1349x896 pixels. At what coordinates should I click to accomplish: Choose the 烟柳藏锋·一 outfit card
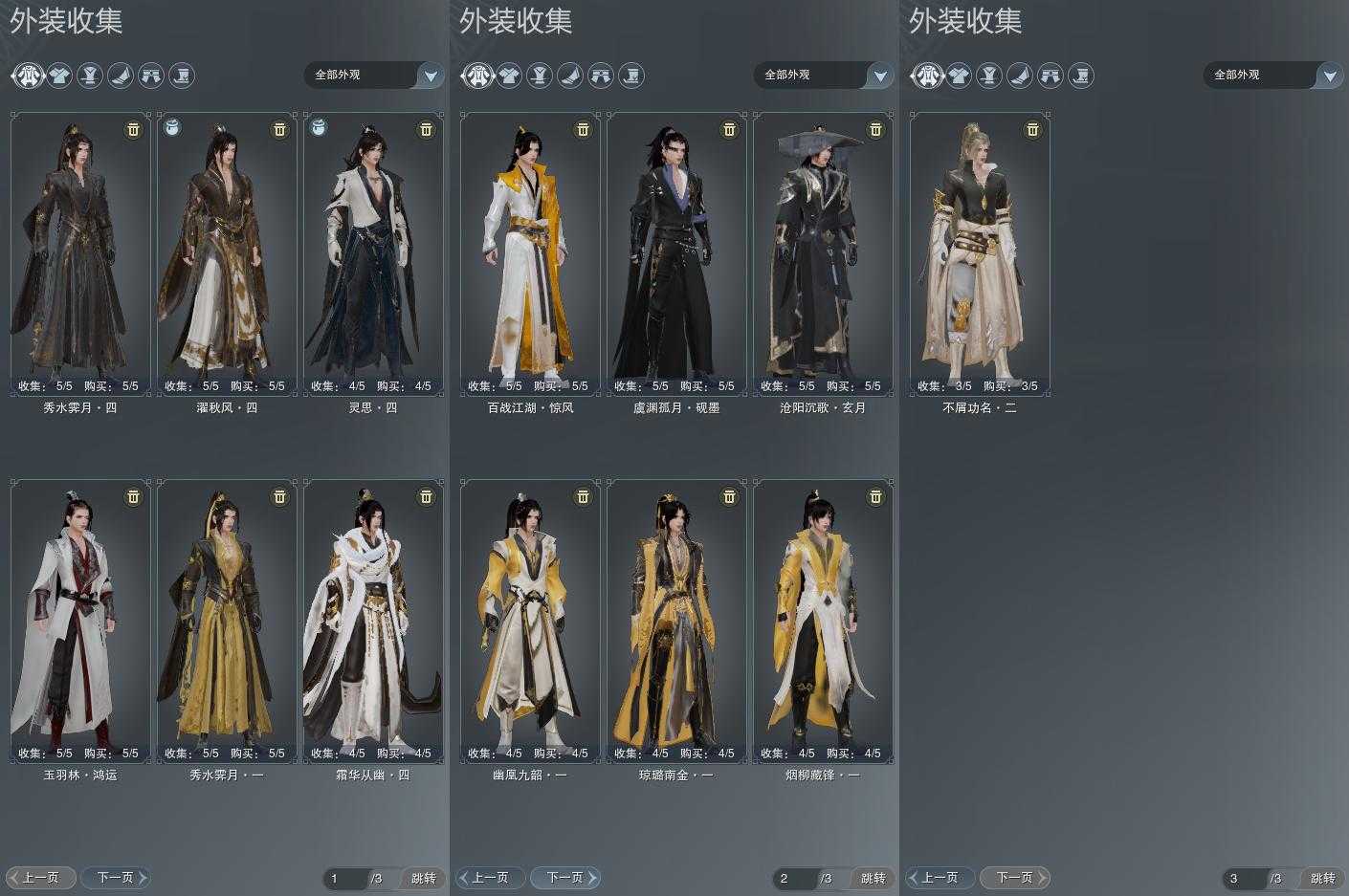823,622
